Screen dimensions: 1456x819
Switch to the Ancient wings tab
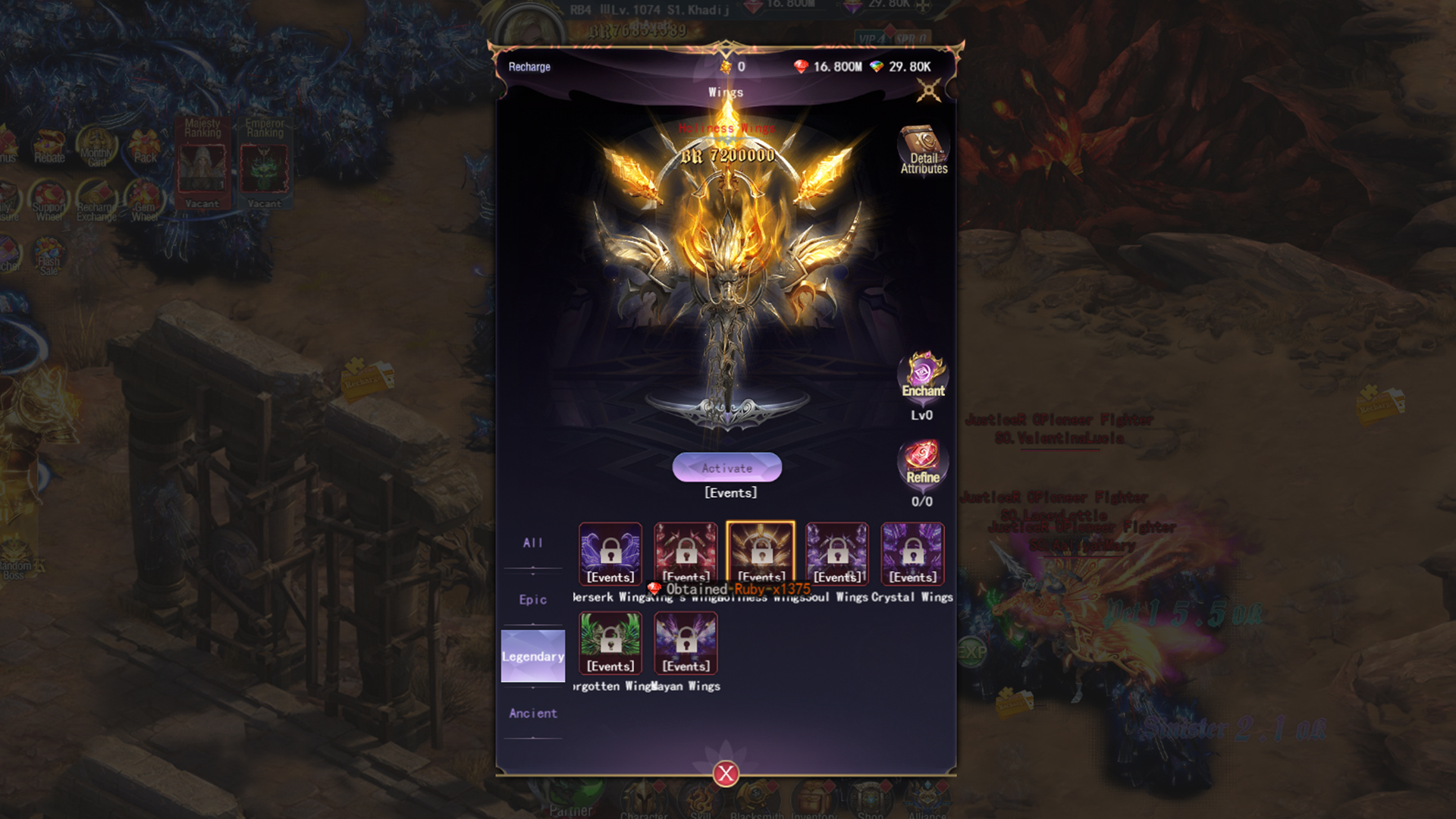[x=533, y=713]
